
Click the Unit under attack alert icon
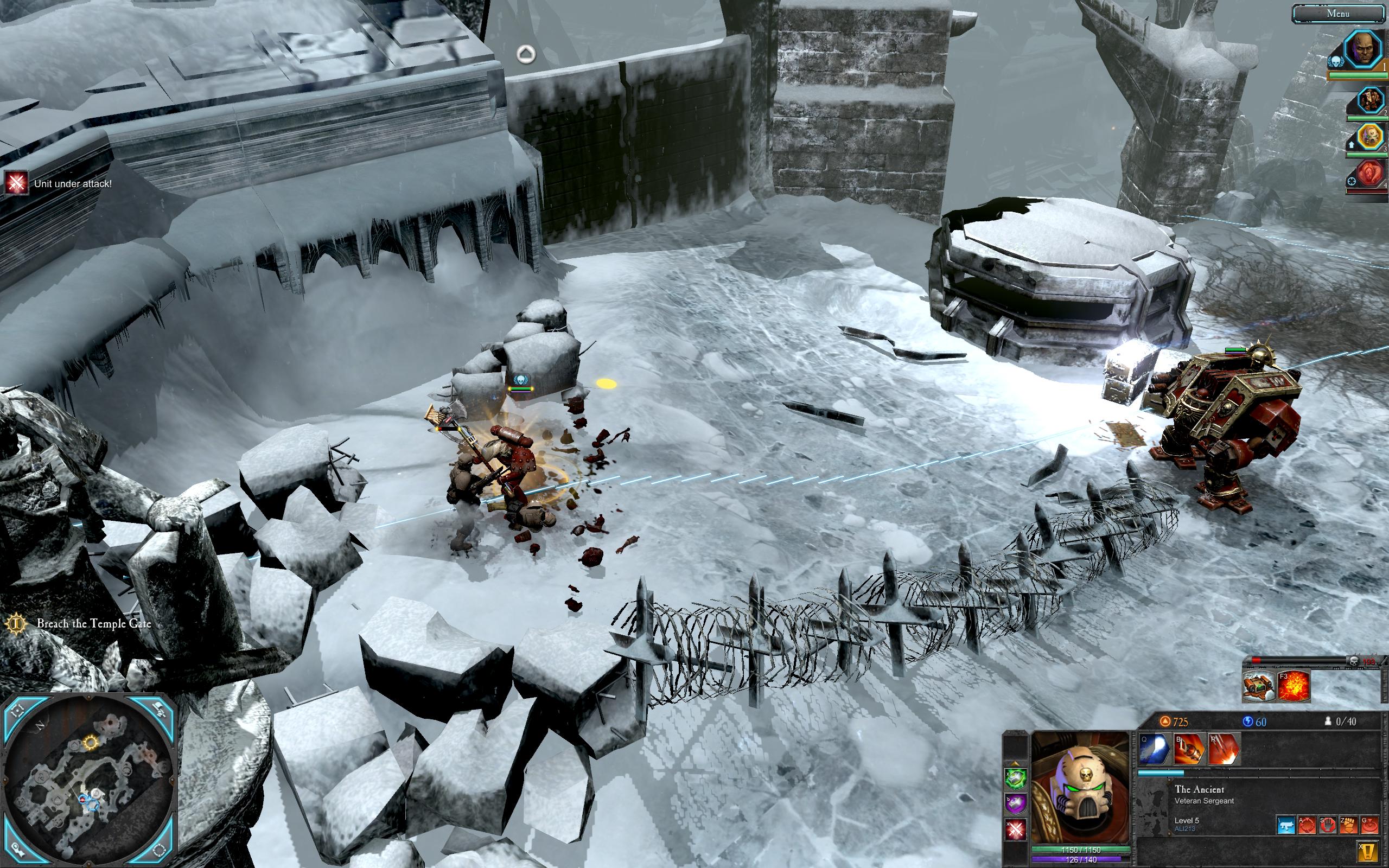(16, 183)
